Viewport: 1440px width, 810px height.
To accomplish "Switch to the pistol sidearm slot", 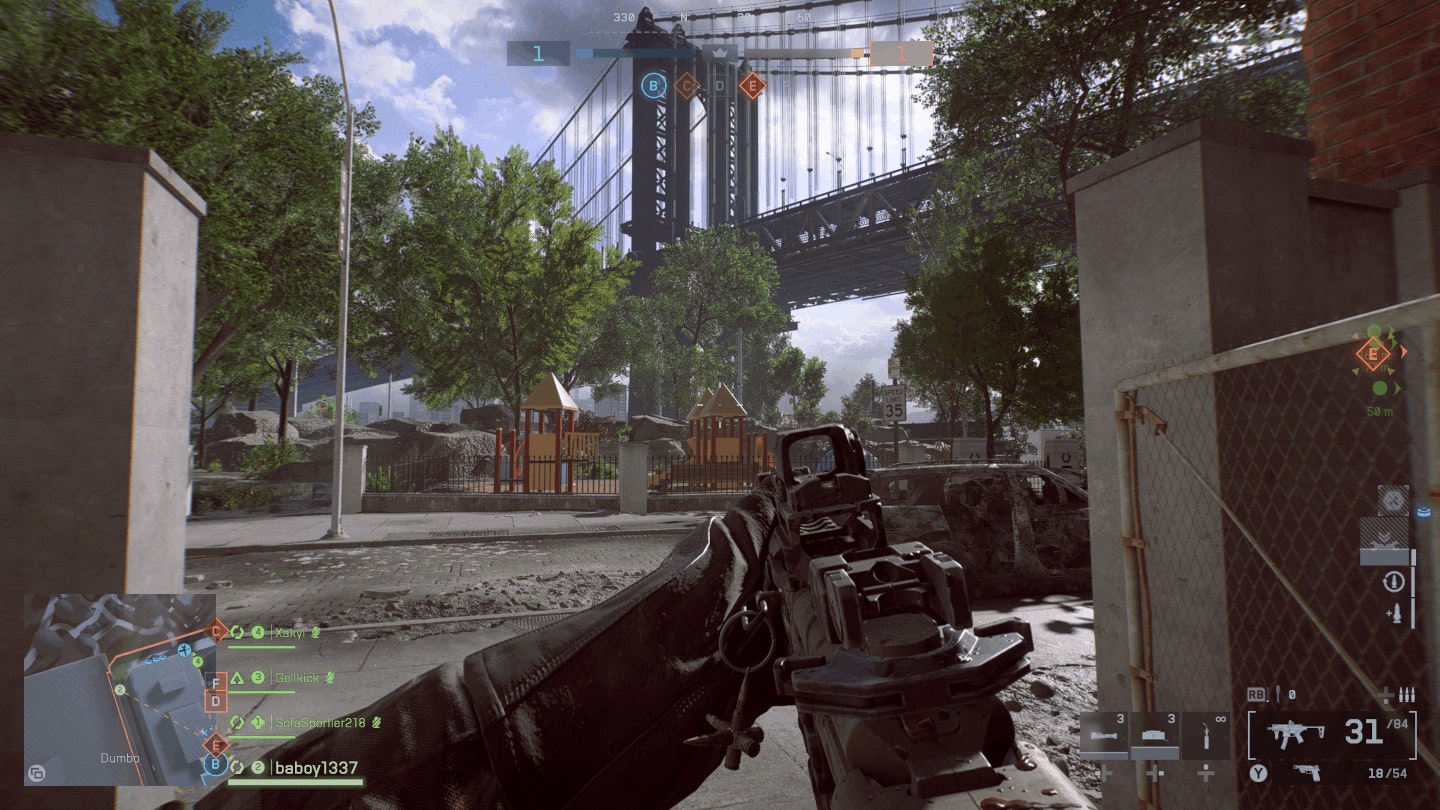I will [1305, 772].
